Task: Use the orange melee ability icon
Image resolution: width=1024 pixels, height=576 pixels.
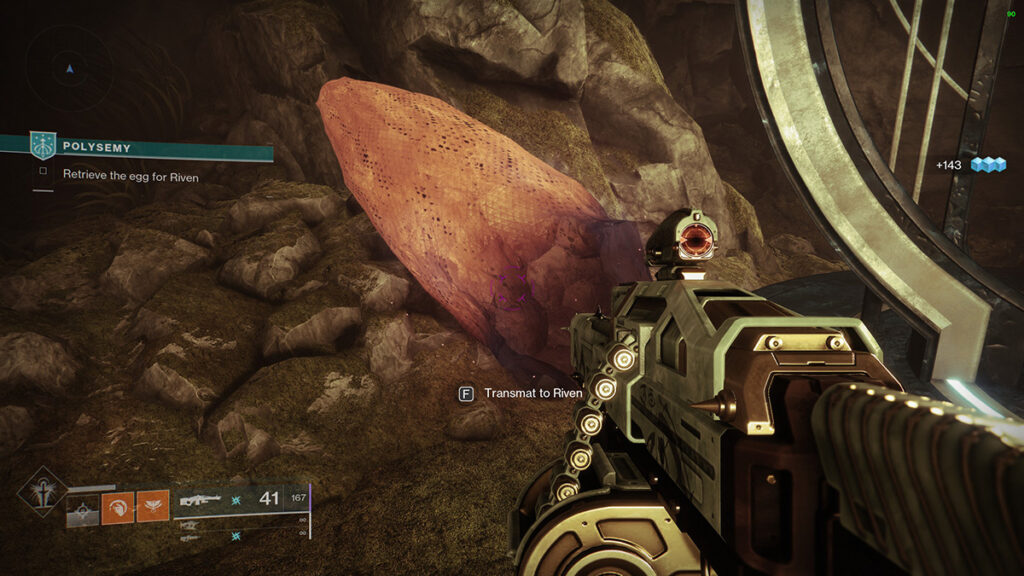Action: point(117,507)
